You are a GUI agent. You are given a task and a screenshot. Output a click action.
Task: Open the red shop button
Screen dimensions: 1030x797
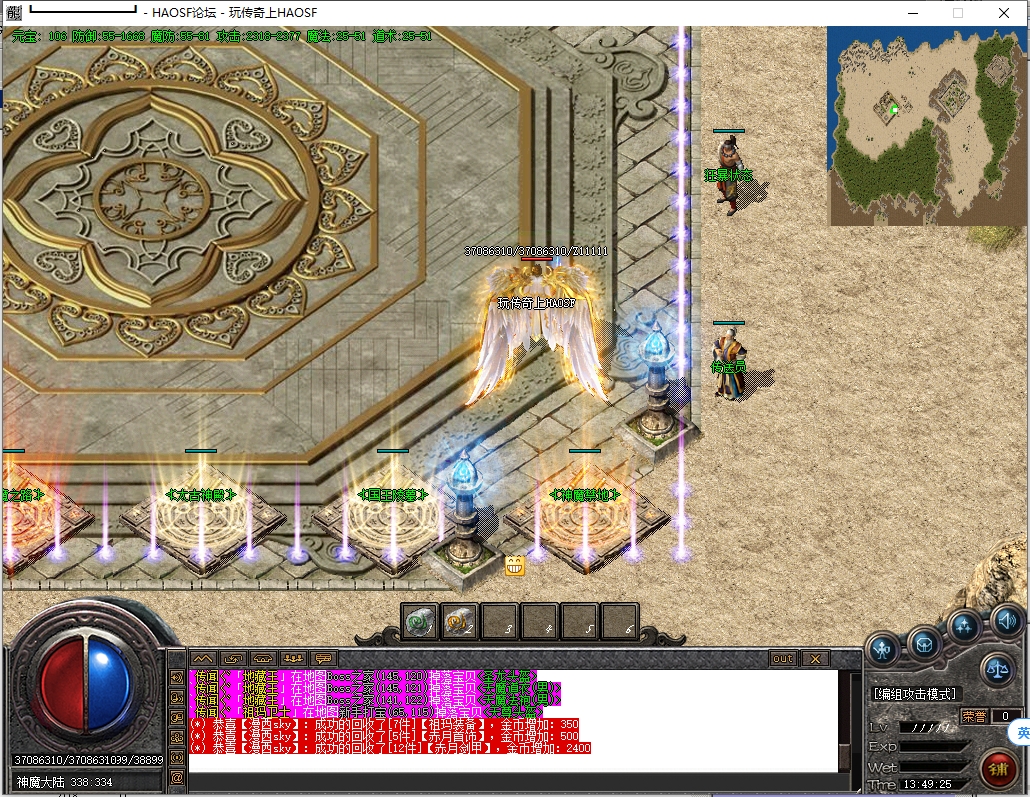(997, 768)
